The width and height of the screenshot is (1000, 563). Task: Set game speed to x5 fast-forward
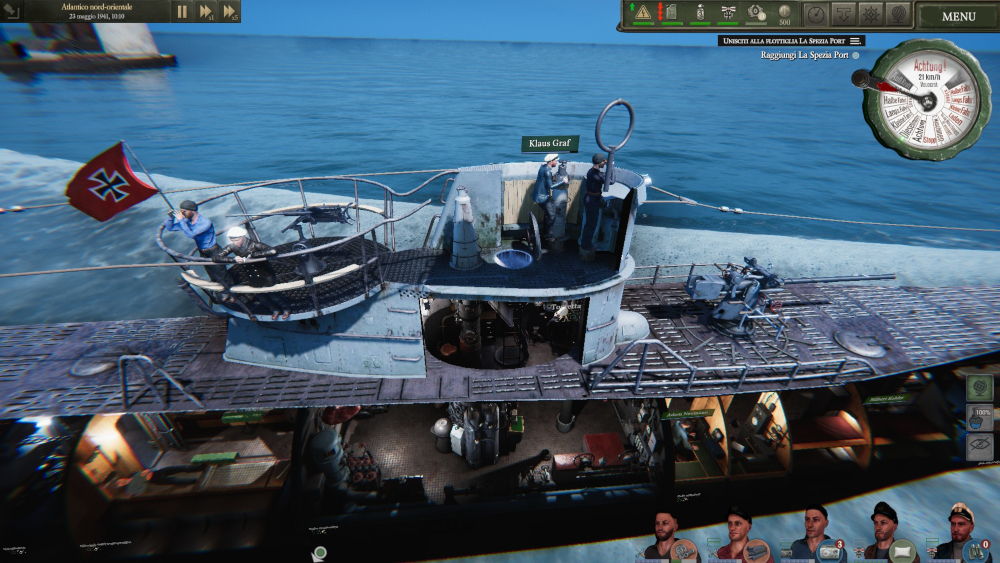pos(230,12)
